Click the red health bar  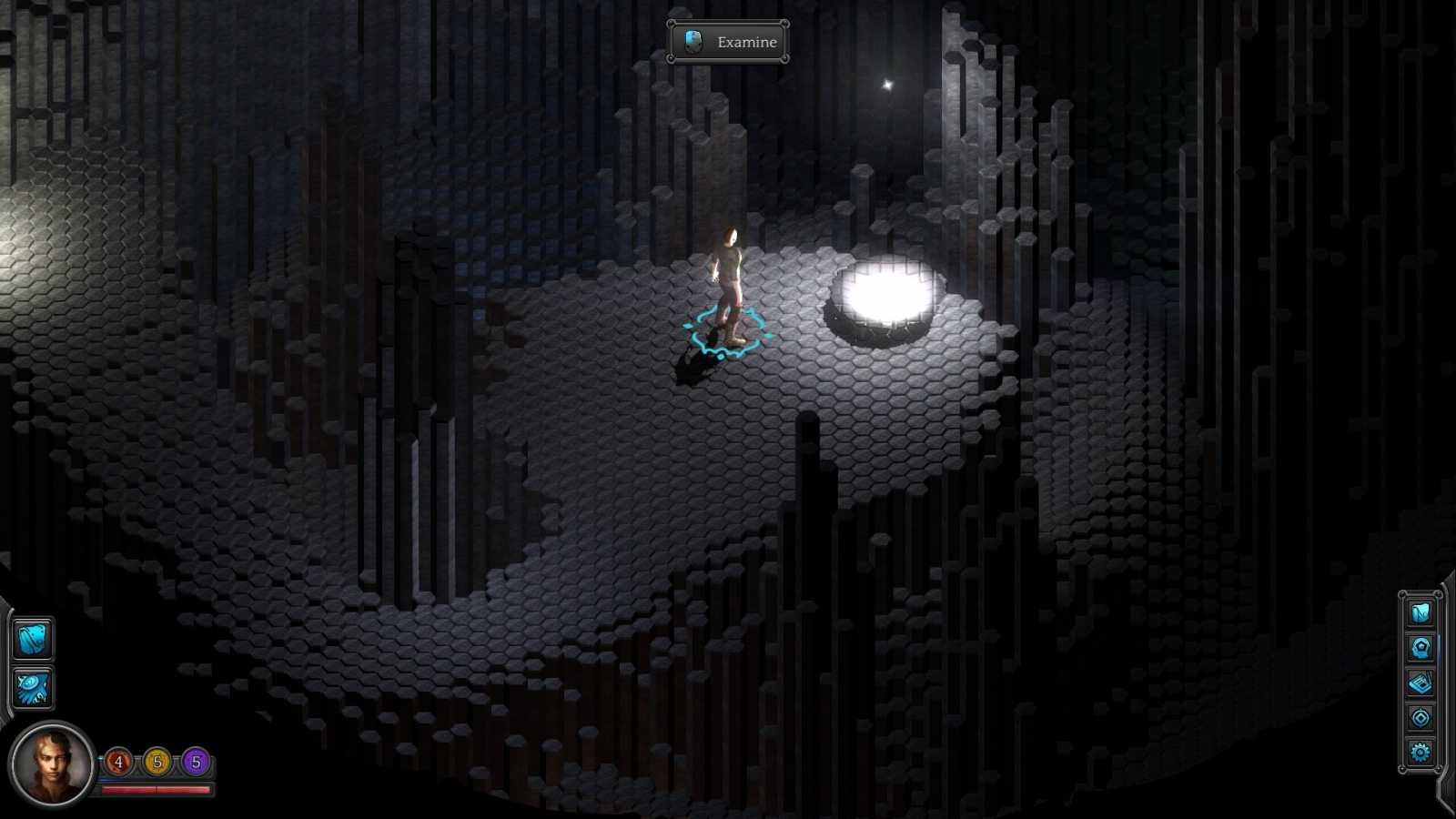click(156, 790)
